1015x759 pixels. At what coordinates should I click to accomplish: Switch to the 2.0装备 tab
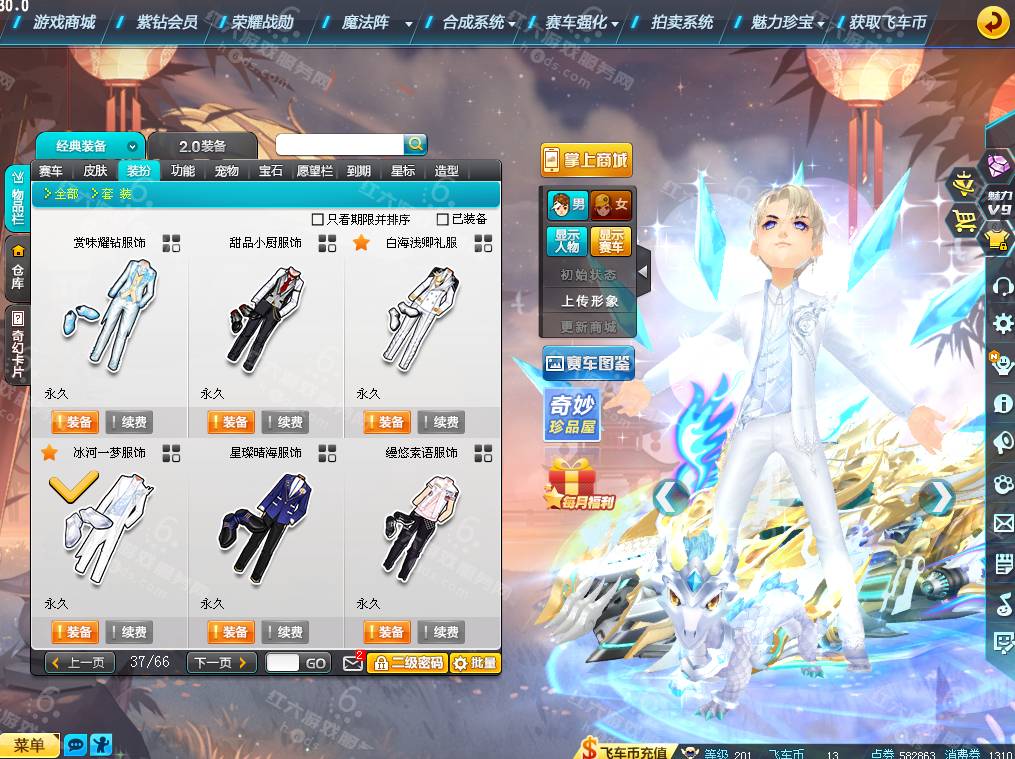[203, 146]
